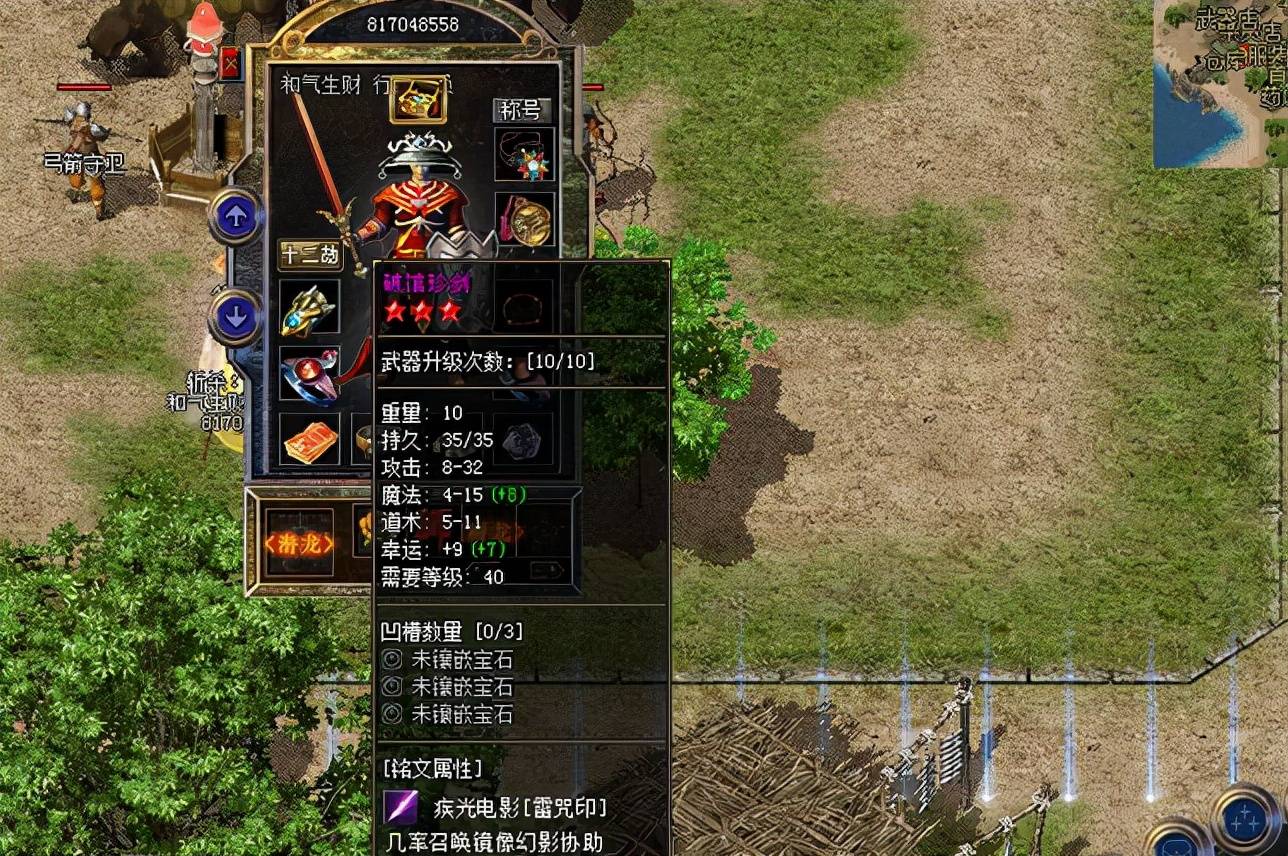Click the black ore item icon
1288x856 pixels.
pyautogui.click(x=521, y=440)
